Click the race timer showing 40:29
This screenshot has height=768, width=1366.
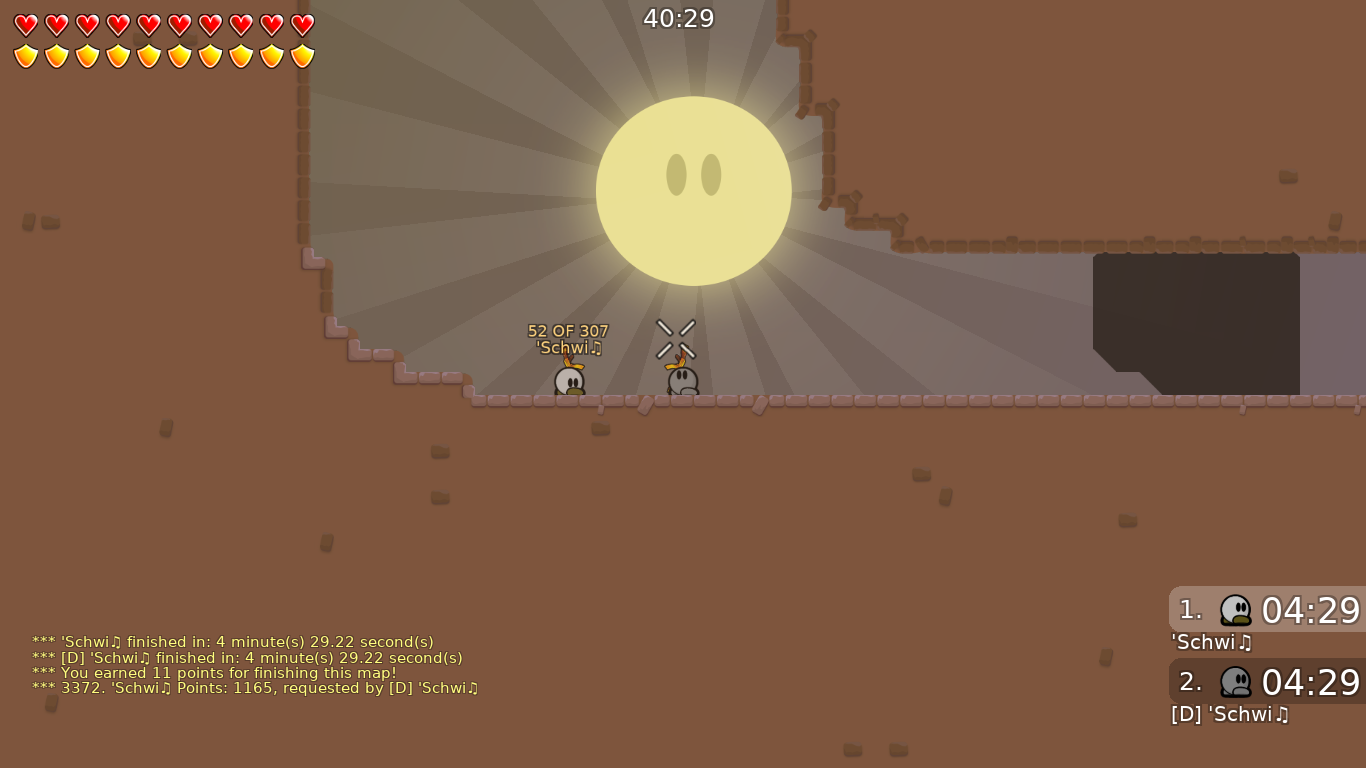[x=679, y=17]
